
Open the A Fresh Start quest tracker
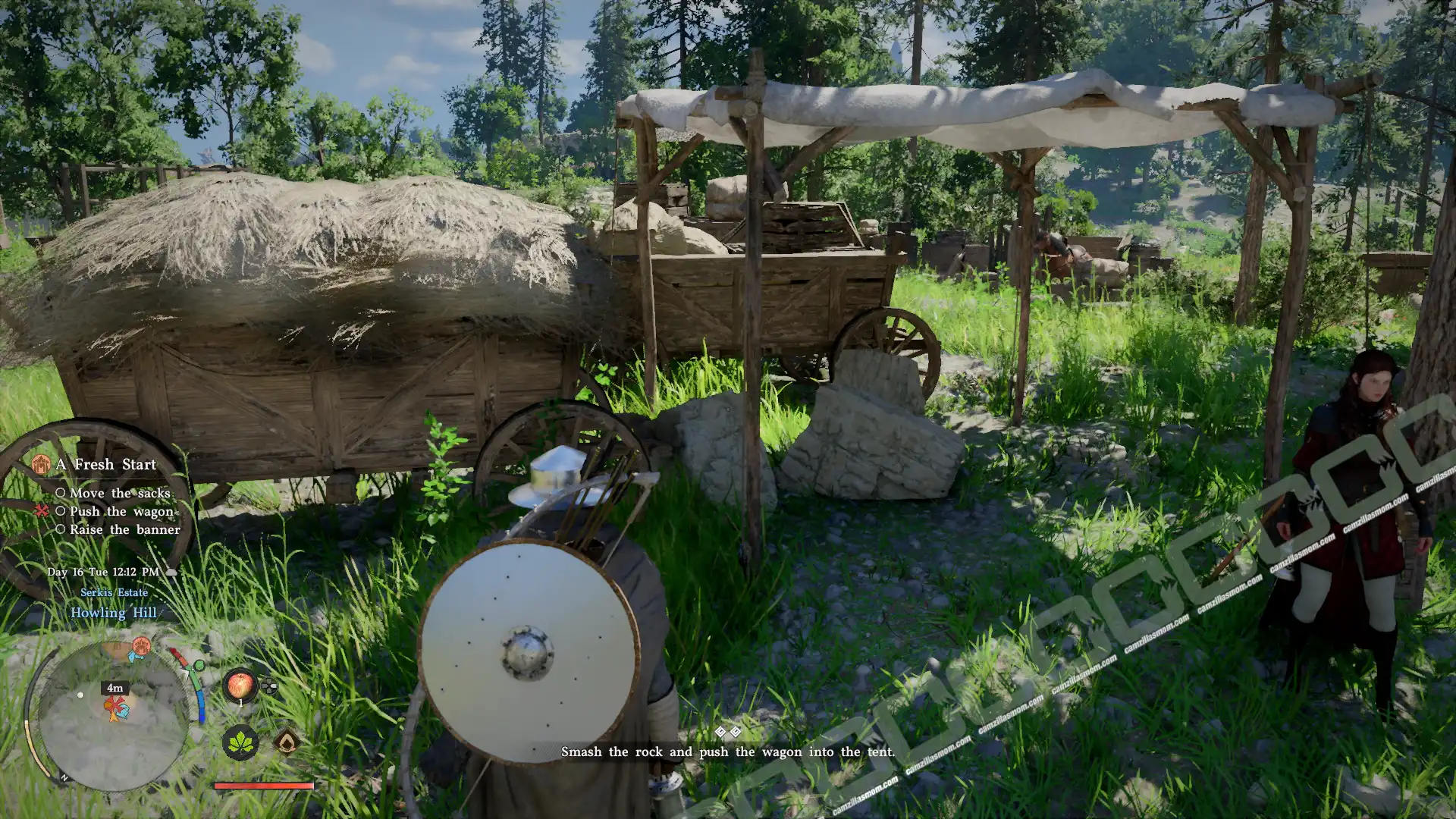105,464
